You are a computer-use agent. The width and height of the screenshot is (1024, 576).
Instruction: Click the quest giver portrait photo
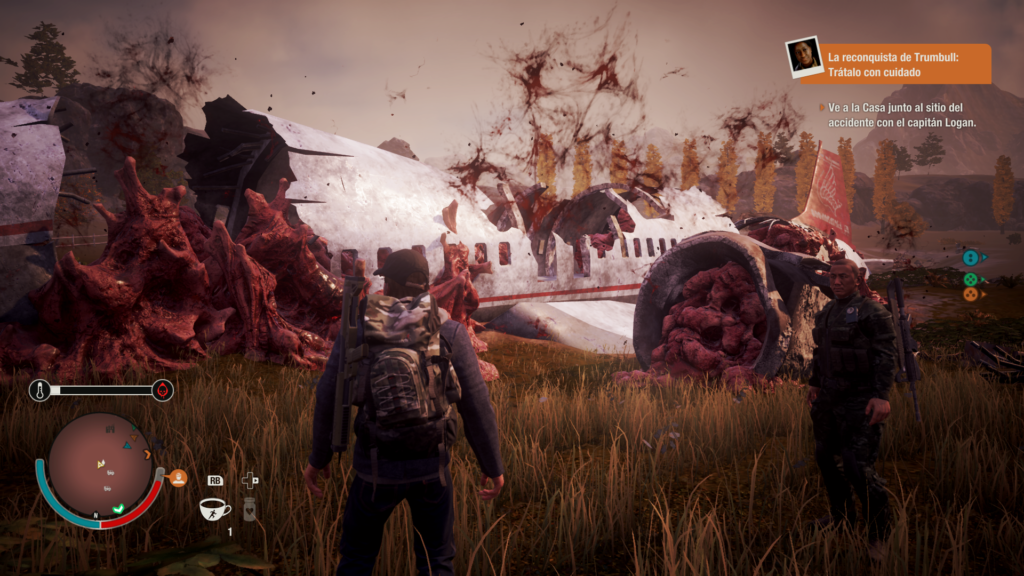click(x=804, y=56)
